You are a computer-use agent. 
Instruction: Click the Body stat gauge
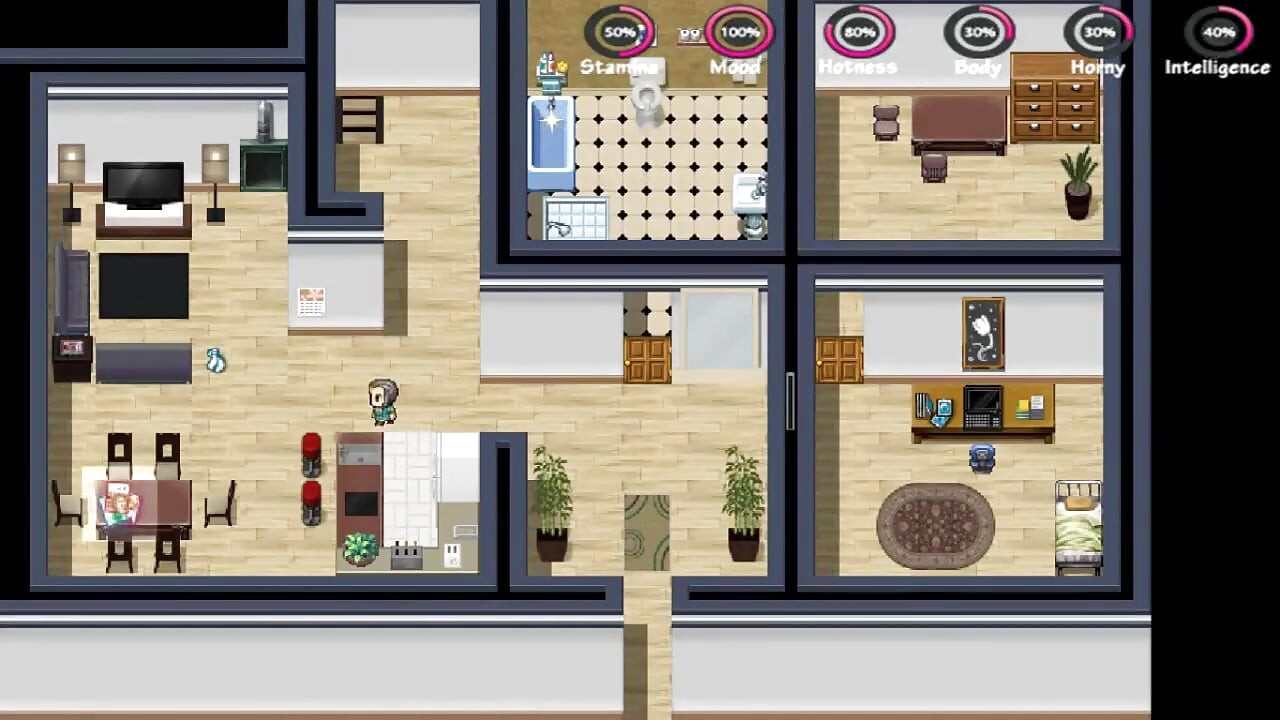point(978,32)
